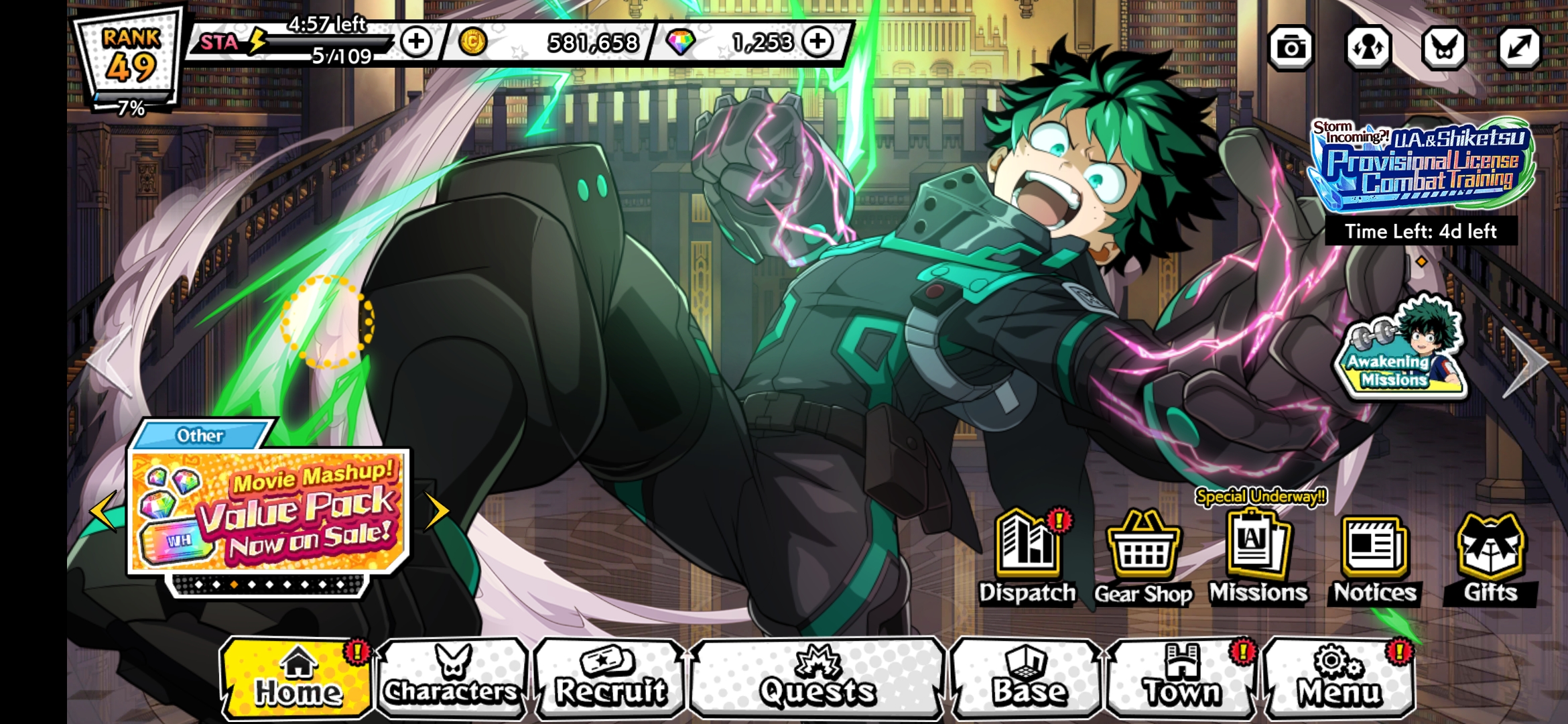Select the Quests button
This screenshot has width=1568, height=724.
click(x=818, y=678)
